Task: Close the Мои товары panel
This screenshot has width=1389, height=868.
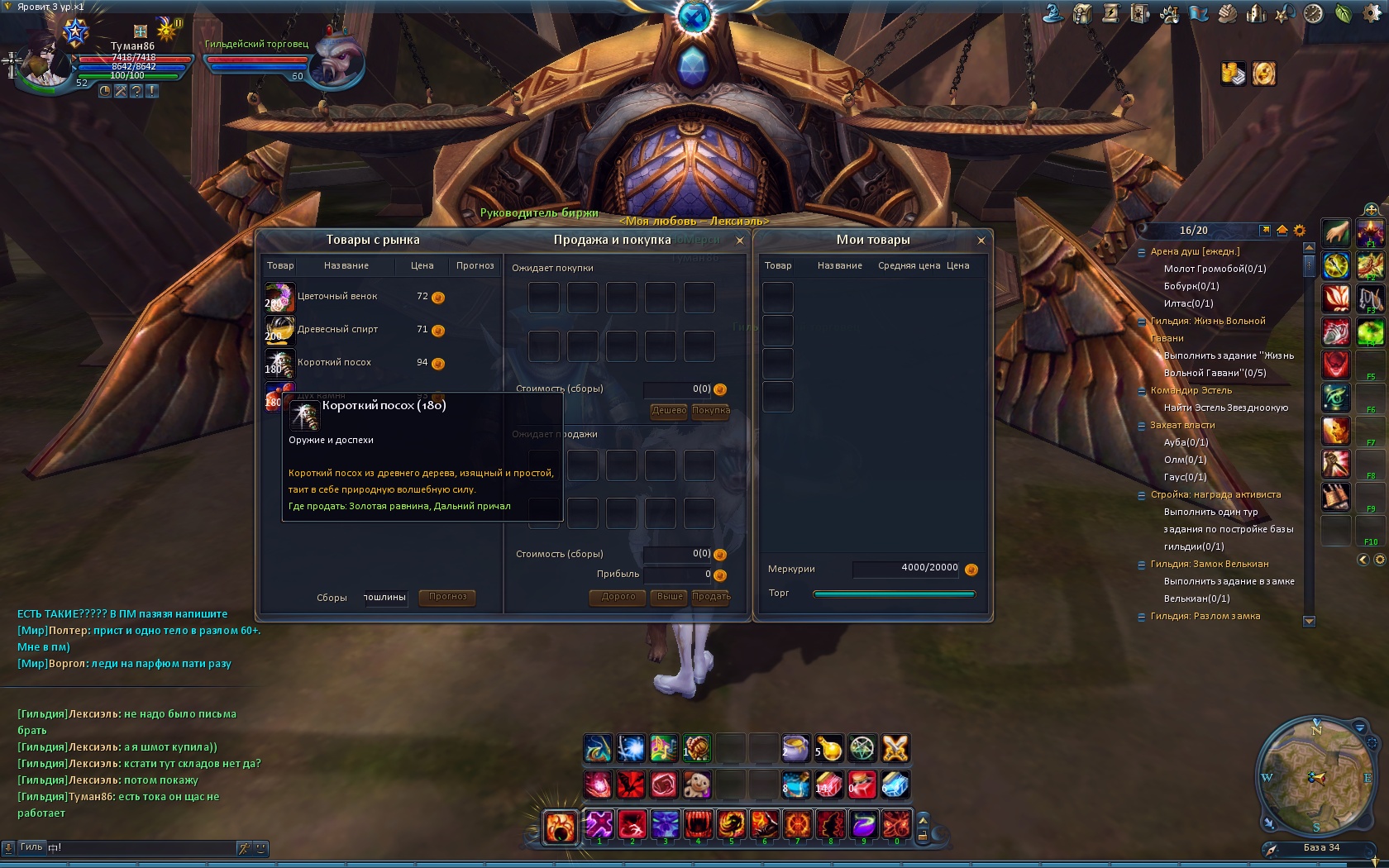Action: coord(981,241)
